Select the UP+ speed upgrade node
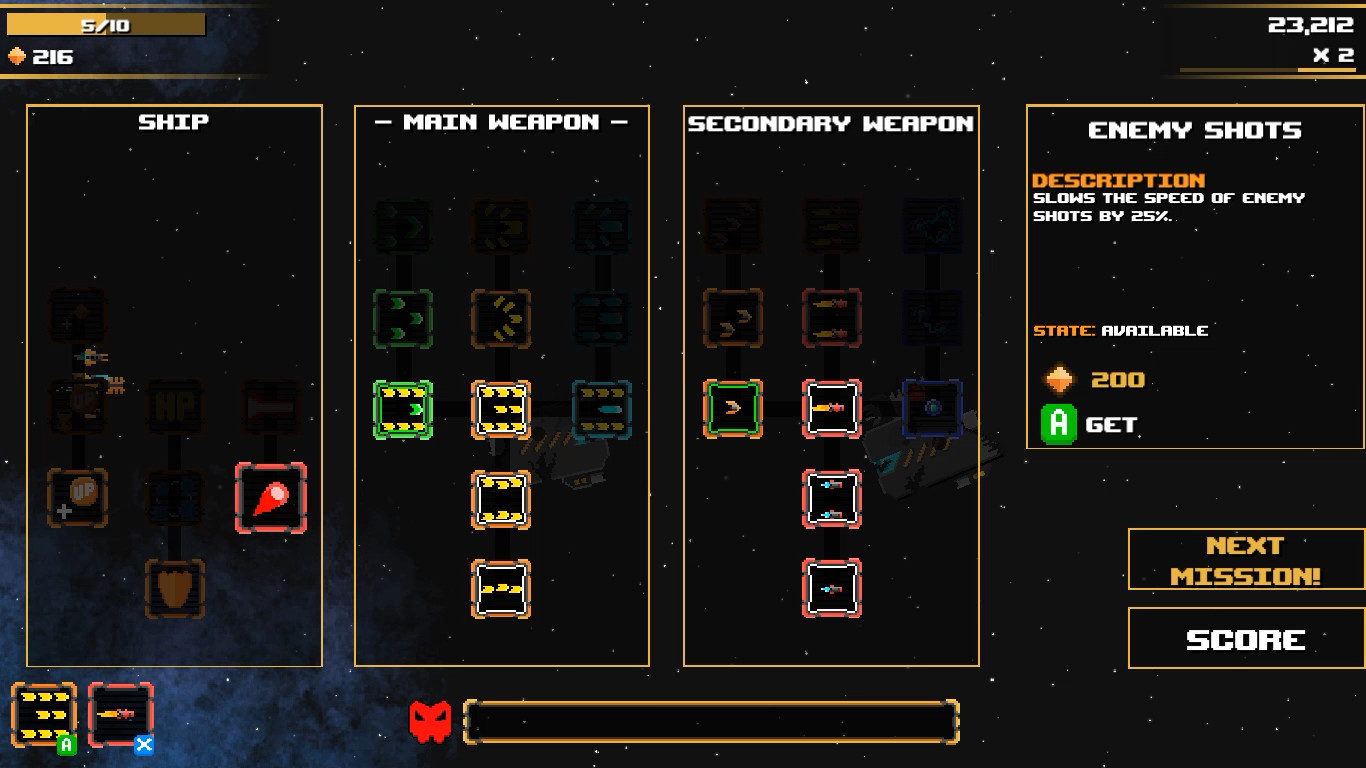 click(78, 498)
